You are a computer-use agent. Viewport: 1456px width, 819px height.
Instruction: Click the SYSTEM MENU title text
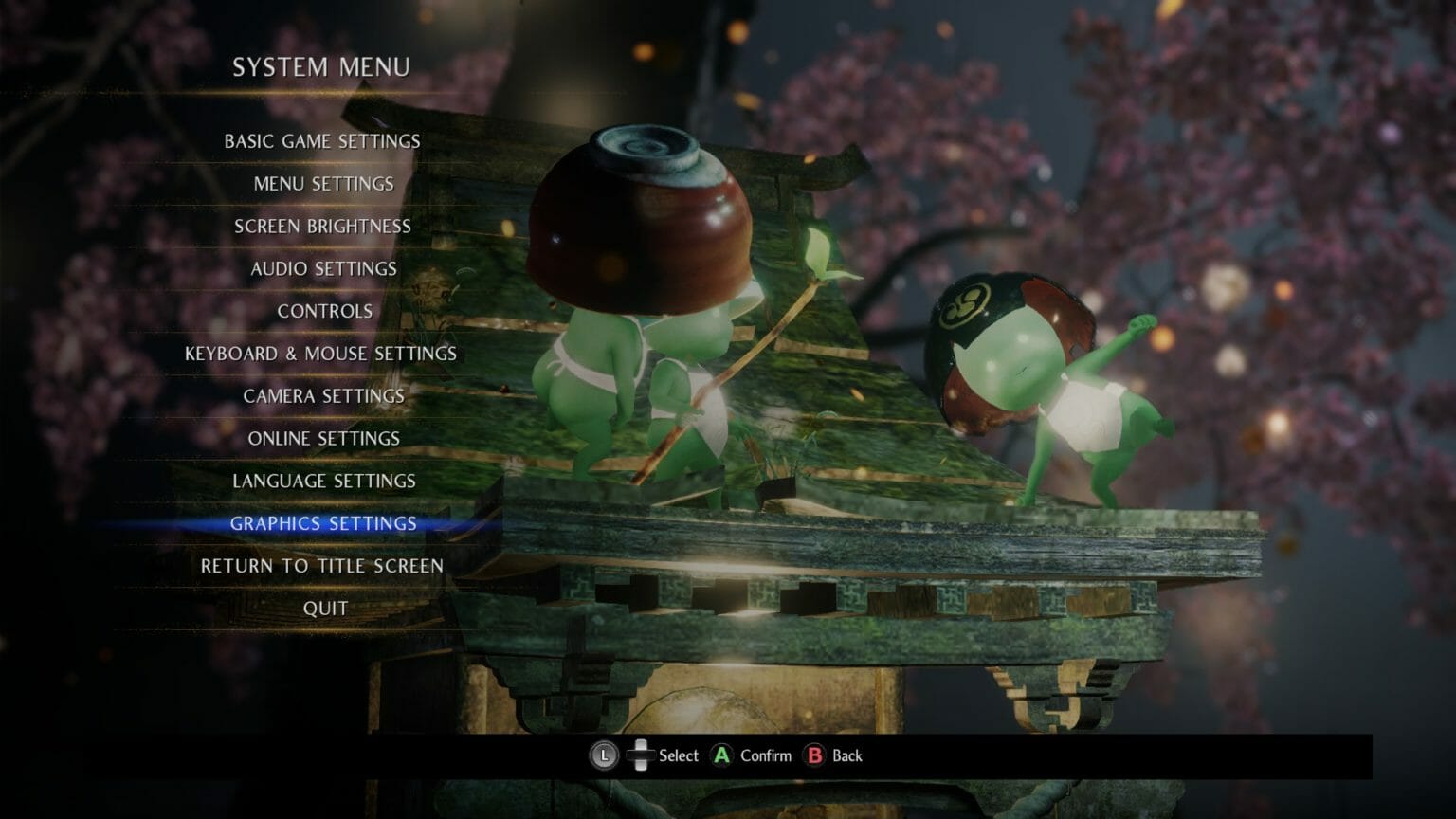pos(322,67)
